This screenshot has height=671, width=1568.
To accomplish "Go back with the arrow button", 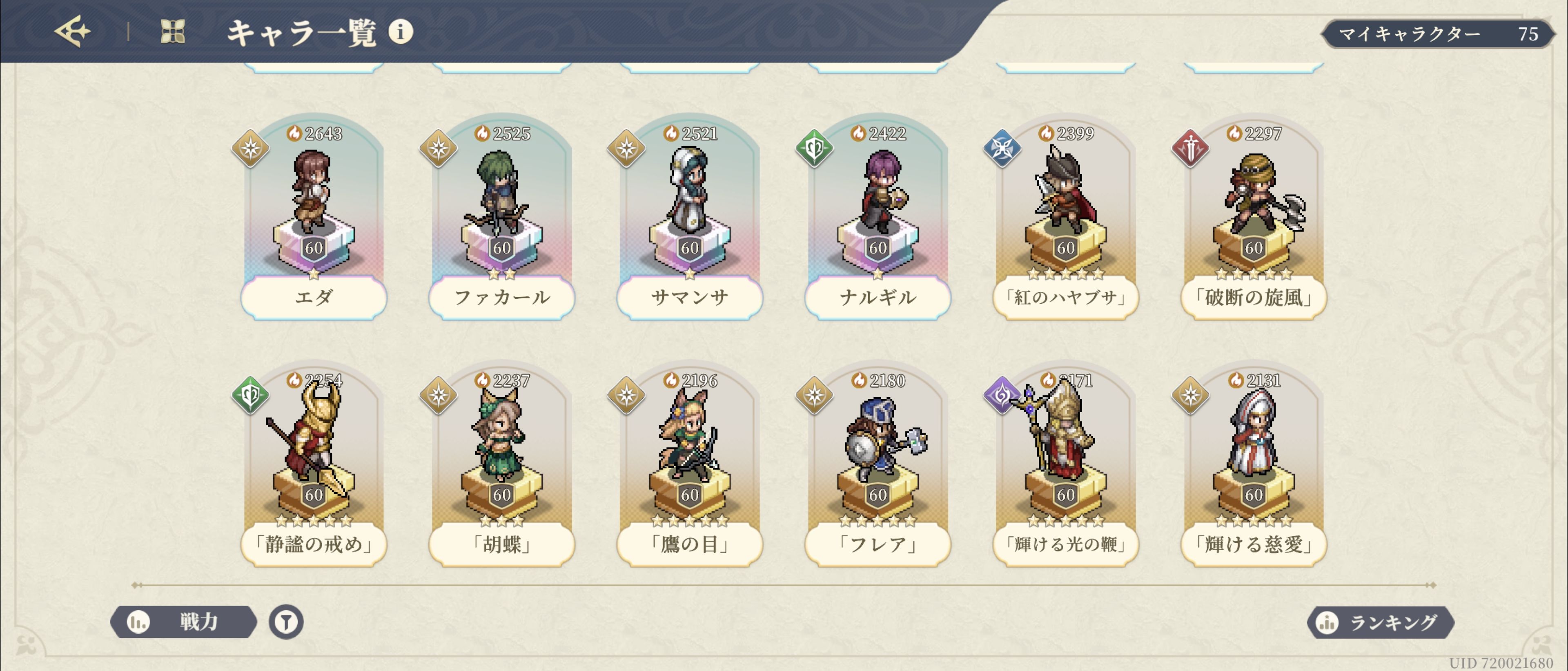I will pos(72,32).
